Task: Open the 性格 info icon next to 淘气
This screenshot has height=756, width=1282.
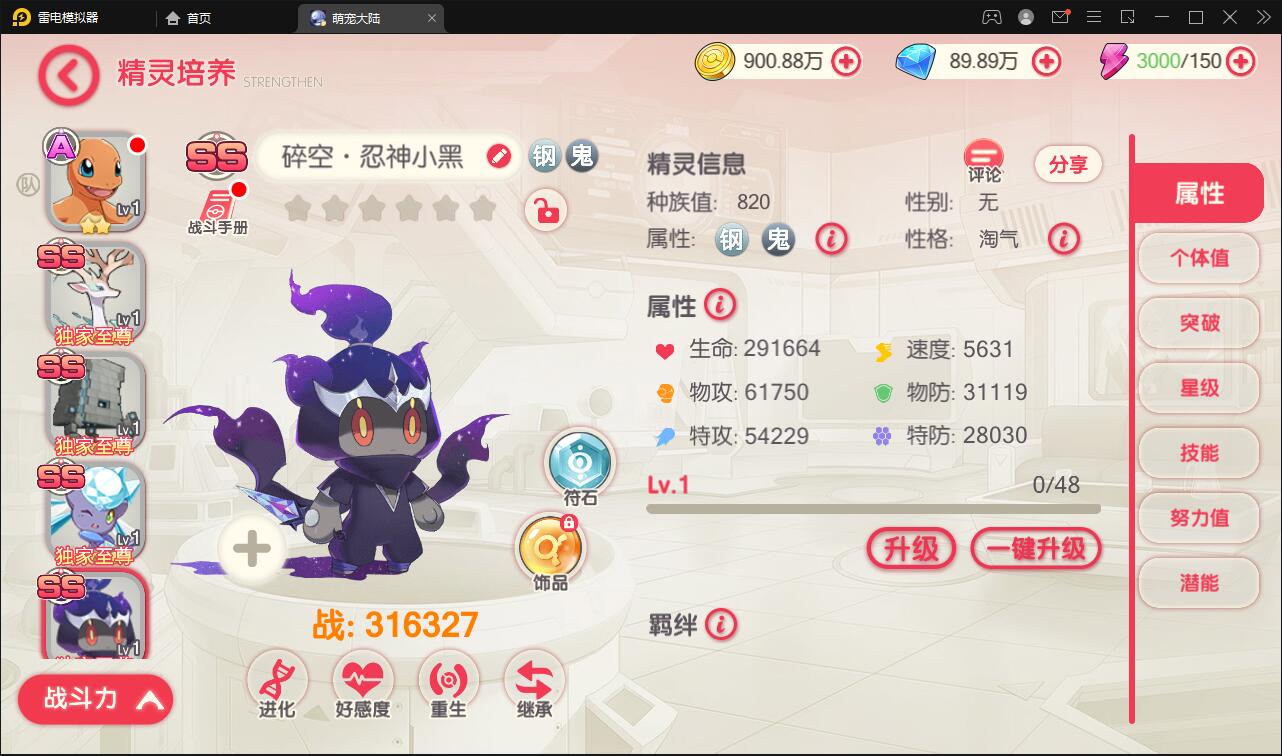Action: (x=1064, y=239)
